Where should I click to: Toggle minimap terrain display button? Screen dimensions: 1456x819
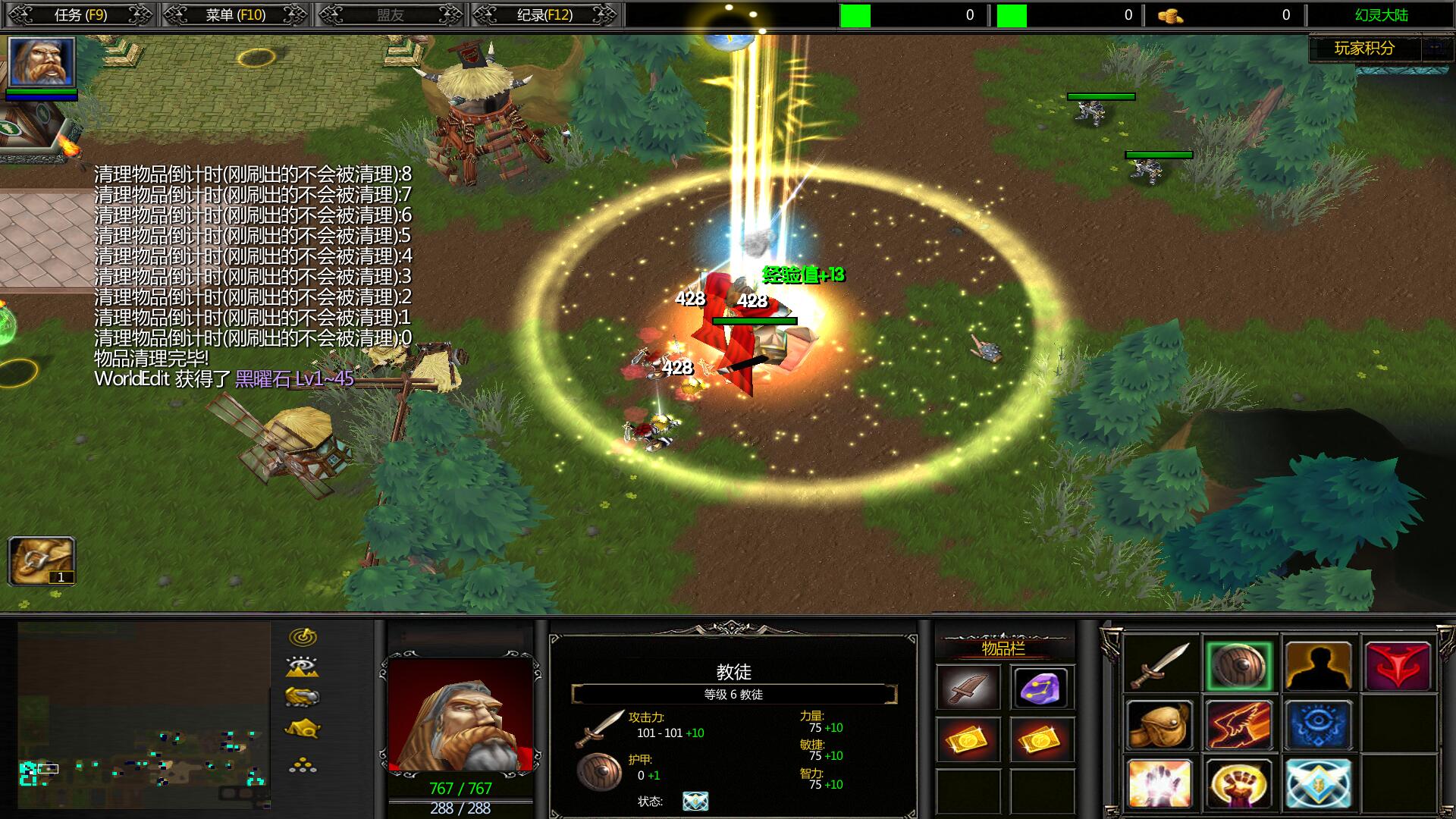(303, 667)
